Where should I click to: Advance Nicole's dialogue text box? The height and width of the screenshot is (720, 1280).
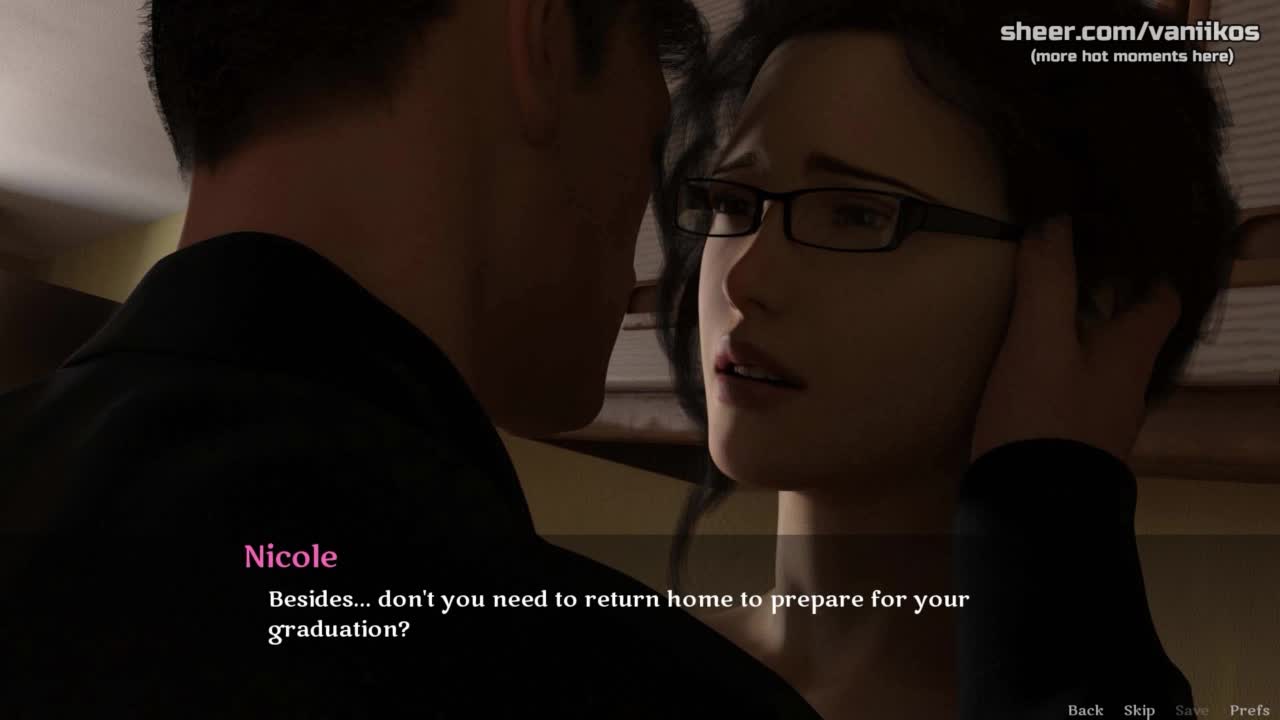(x=618, y=614)
